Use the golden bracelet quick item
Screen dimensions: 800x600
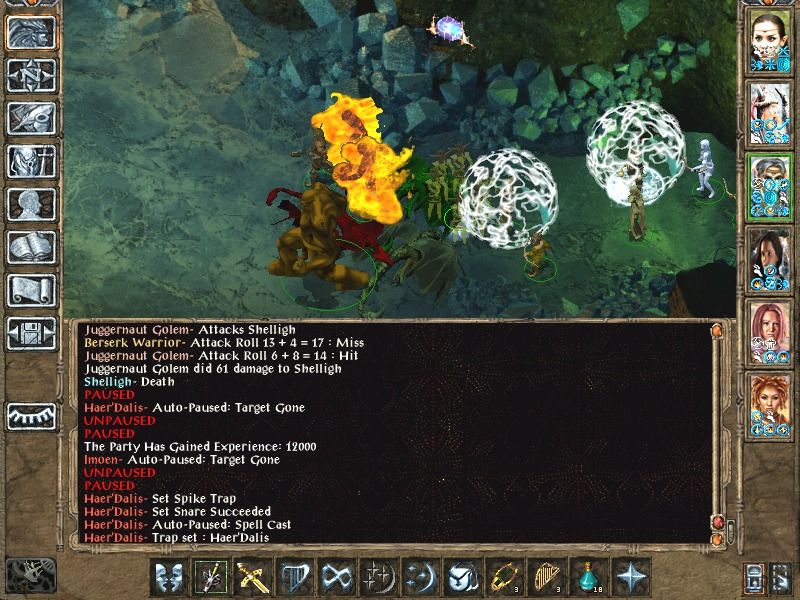click(505, 577)
